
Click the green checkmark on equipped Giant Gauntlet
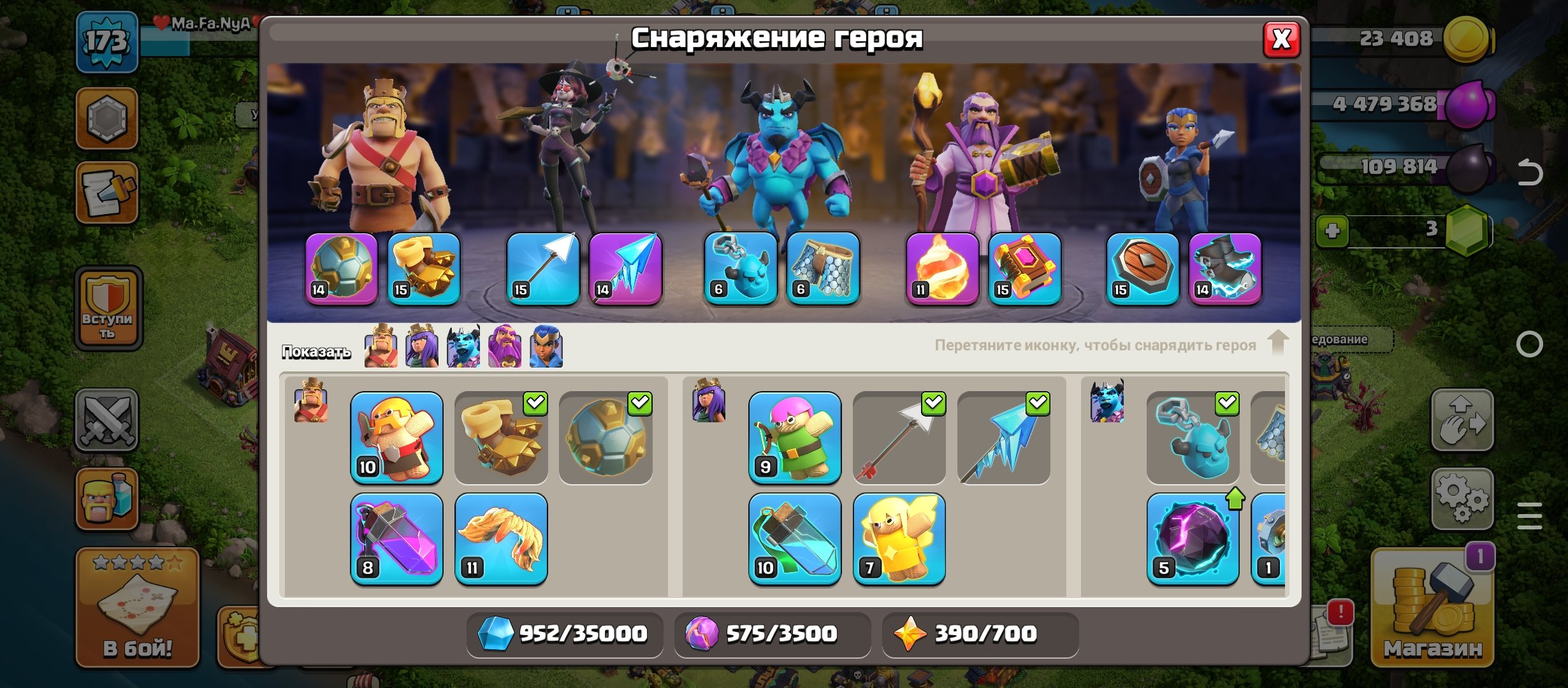[536, 402]
